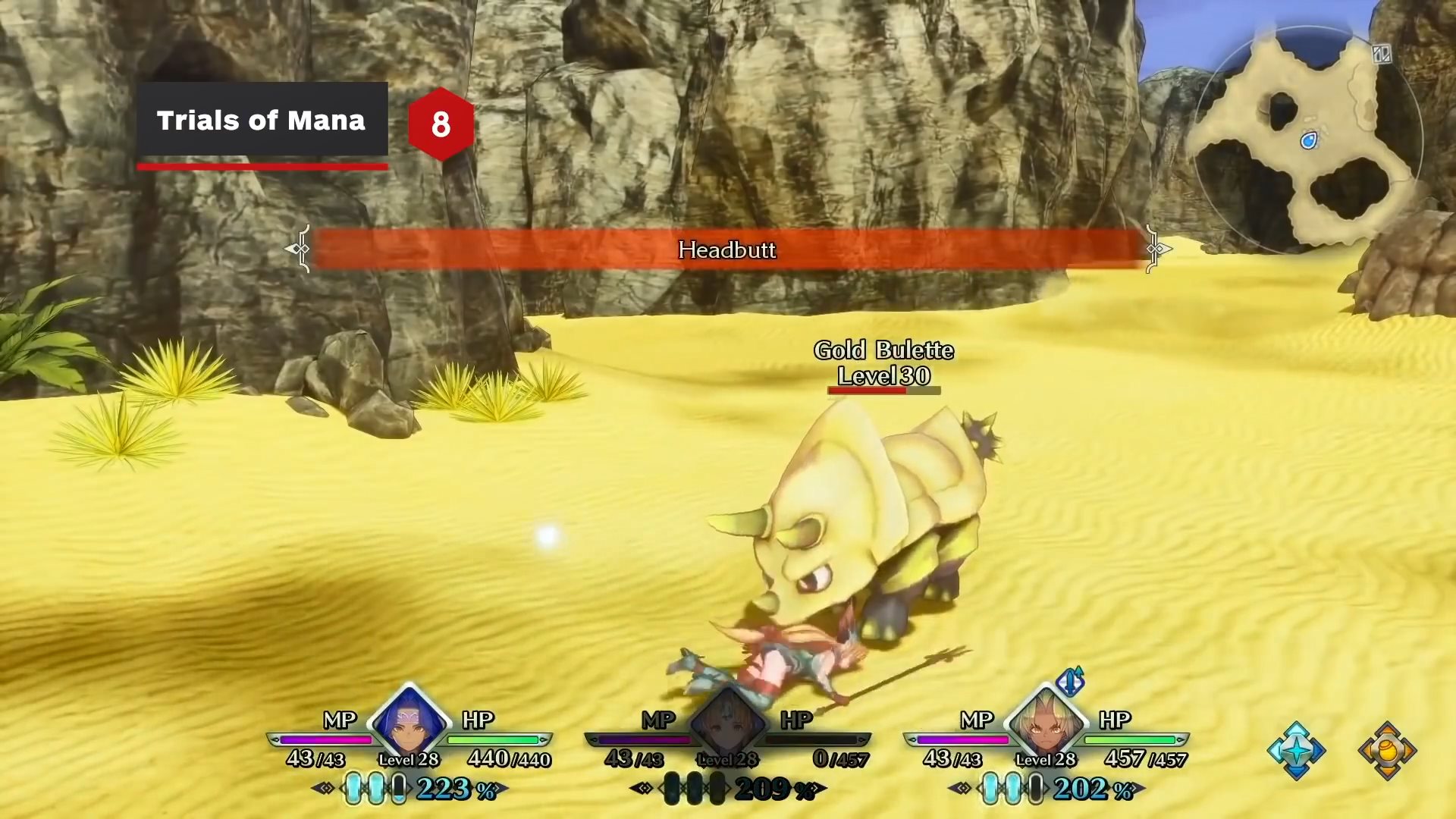Open the circular desert minimap
Screen dimensions: 1456x819
tap(1307, 140)
